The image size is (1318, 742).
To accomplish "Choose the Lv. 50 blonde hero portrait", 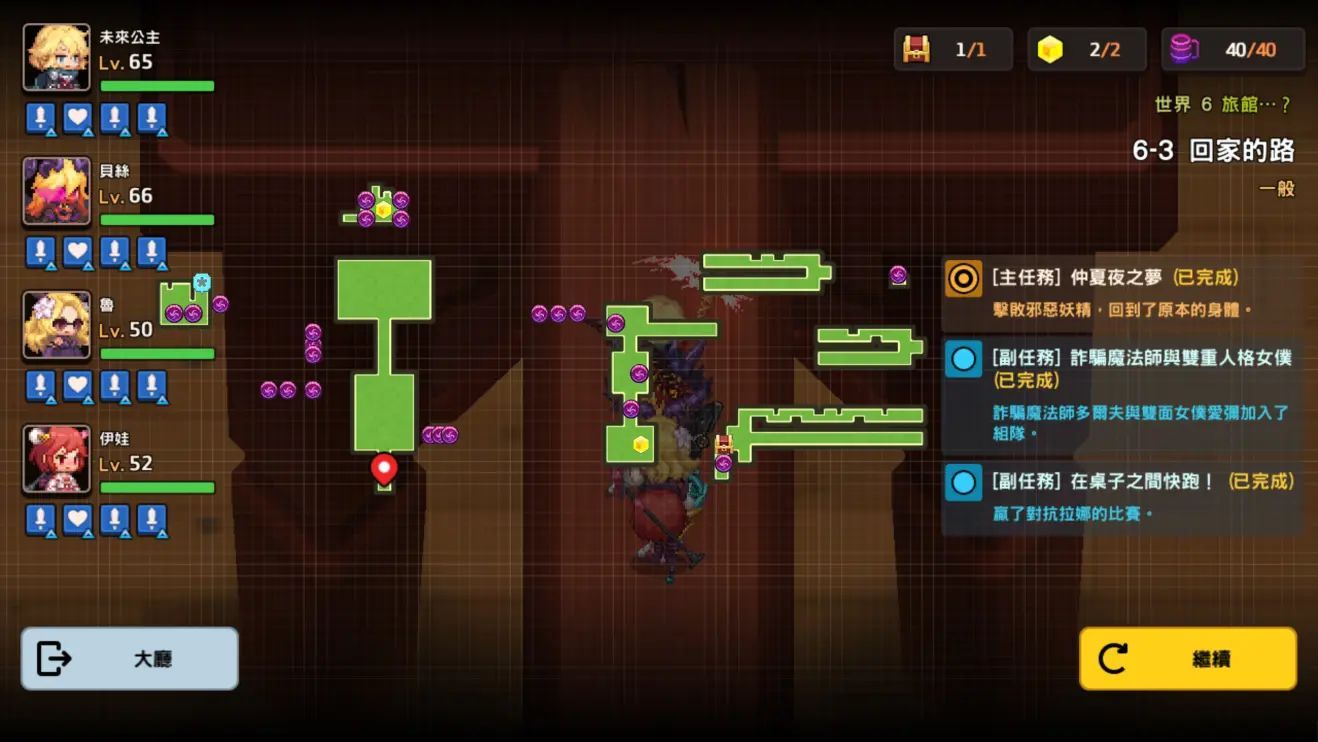I will point(57,325).
